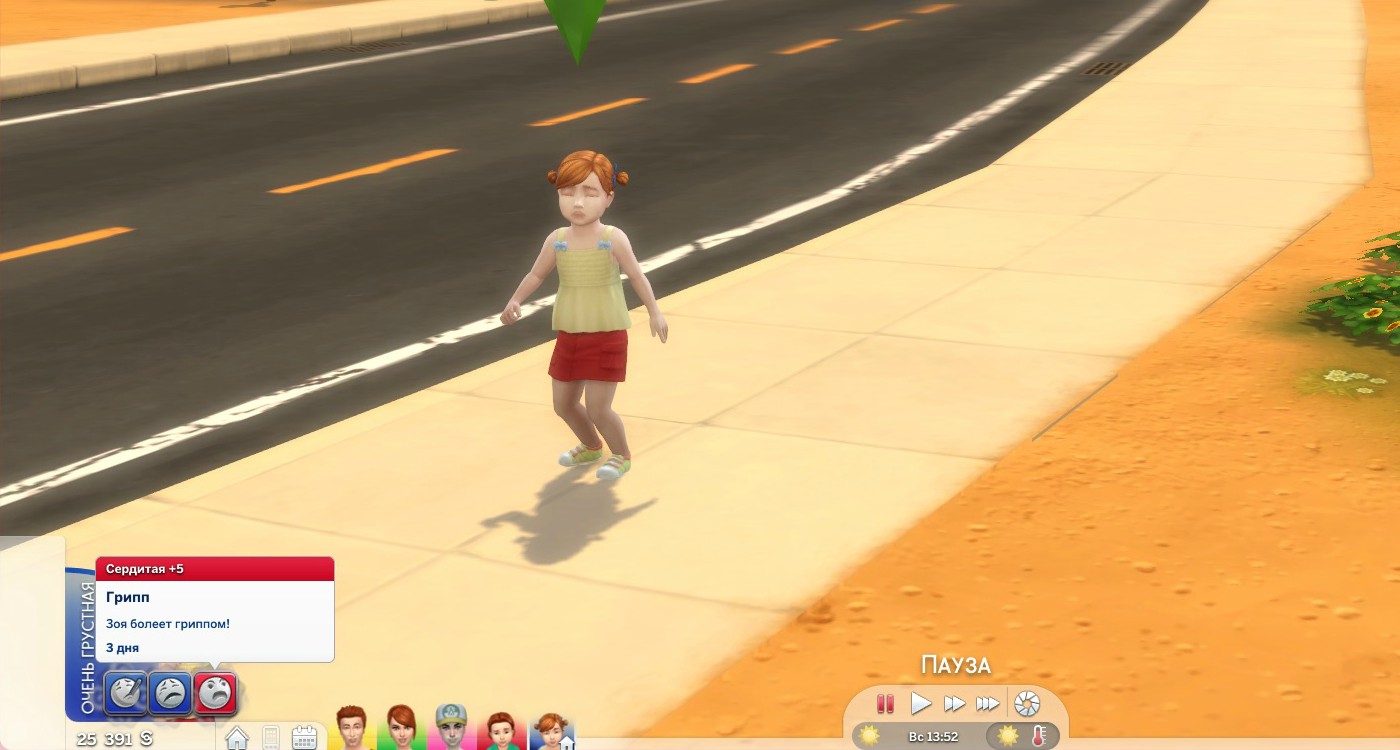Select the red angry flu moodlet

(x=215, y=692)
